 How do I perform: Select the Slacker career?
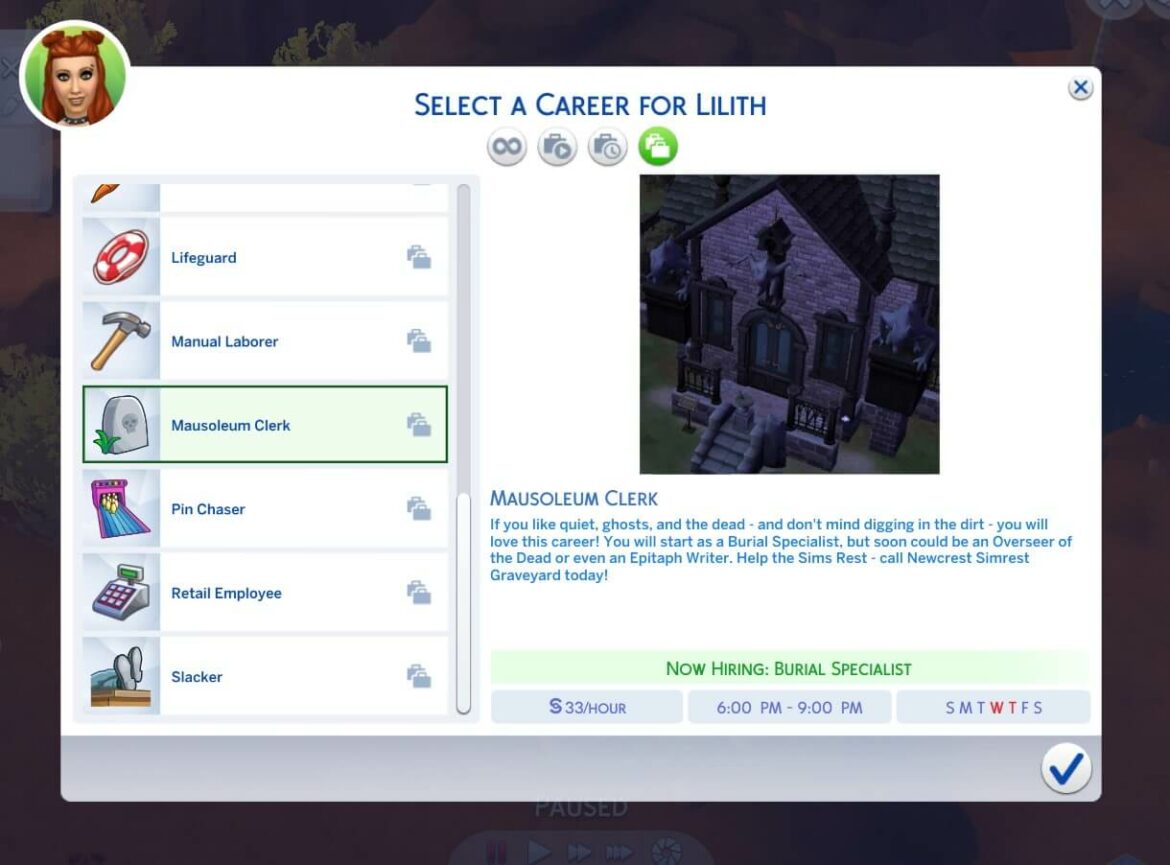265,676
